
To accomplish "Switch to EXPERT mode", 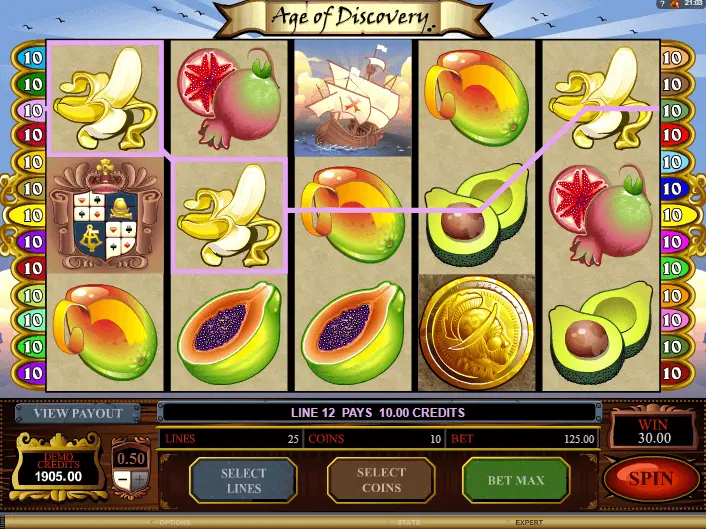I will tap(529, 522).
